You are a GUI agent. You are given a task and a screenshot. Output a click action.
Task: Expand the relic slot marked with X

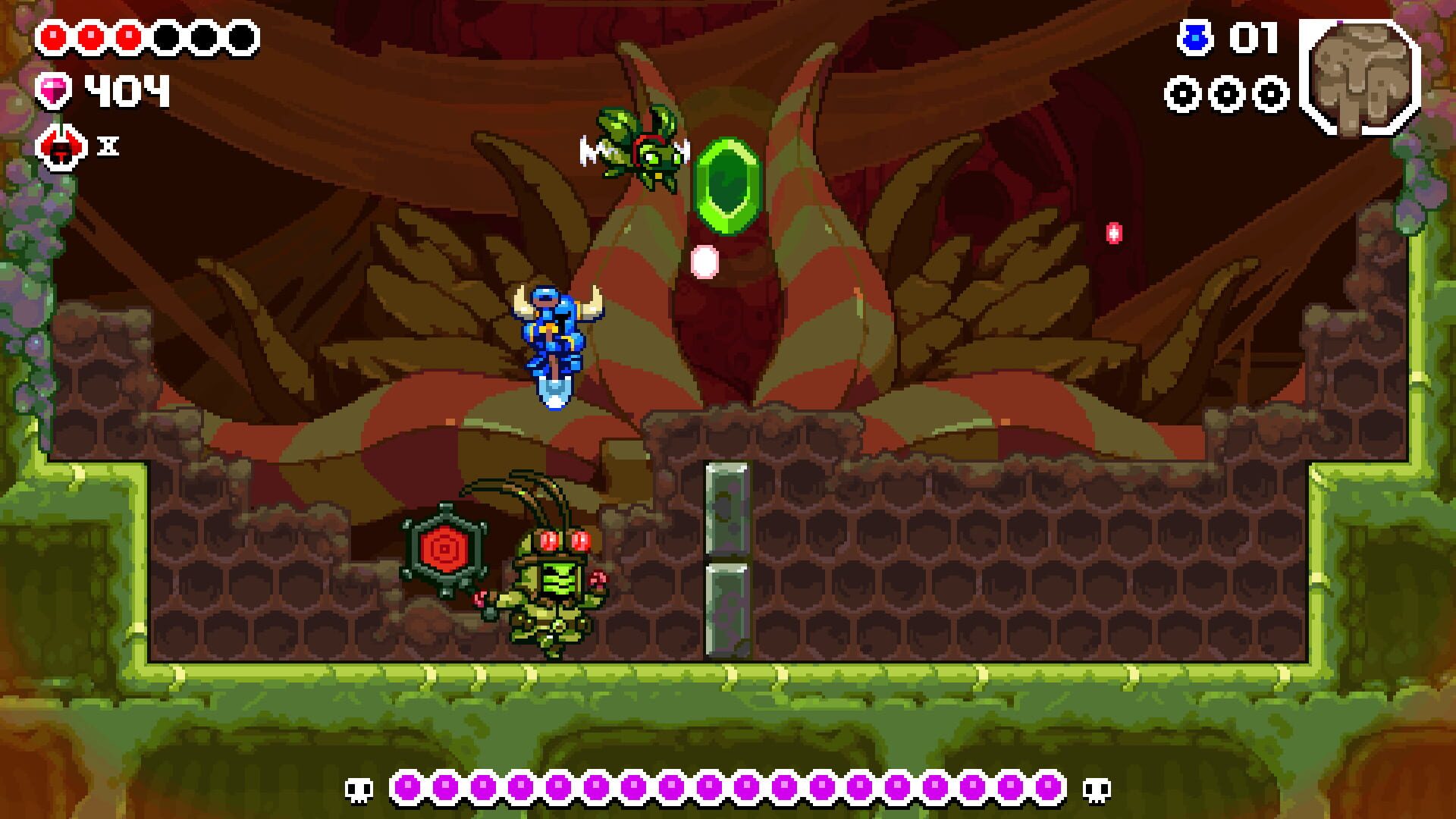tap(106, 148)
